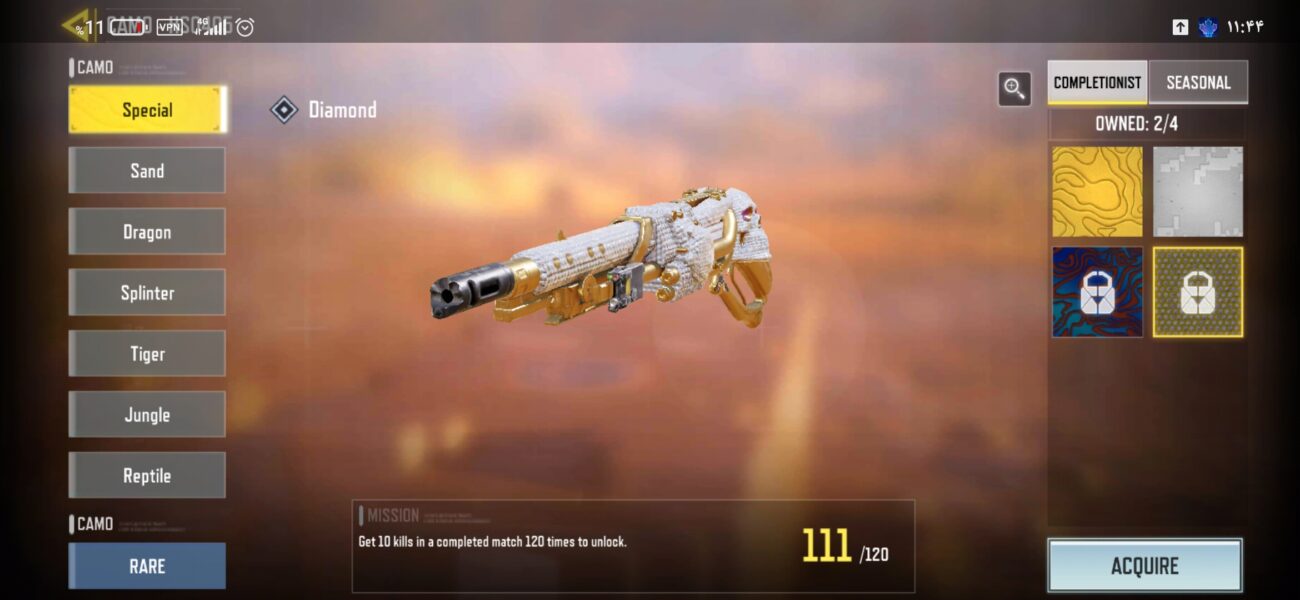Image resolution: width=1300 pixels, height=600 pixels.
Task: Open the Sand camo category
Action: 147,171
